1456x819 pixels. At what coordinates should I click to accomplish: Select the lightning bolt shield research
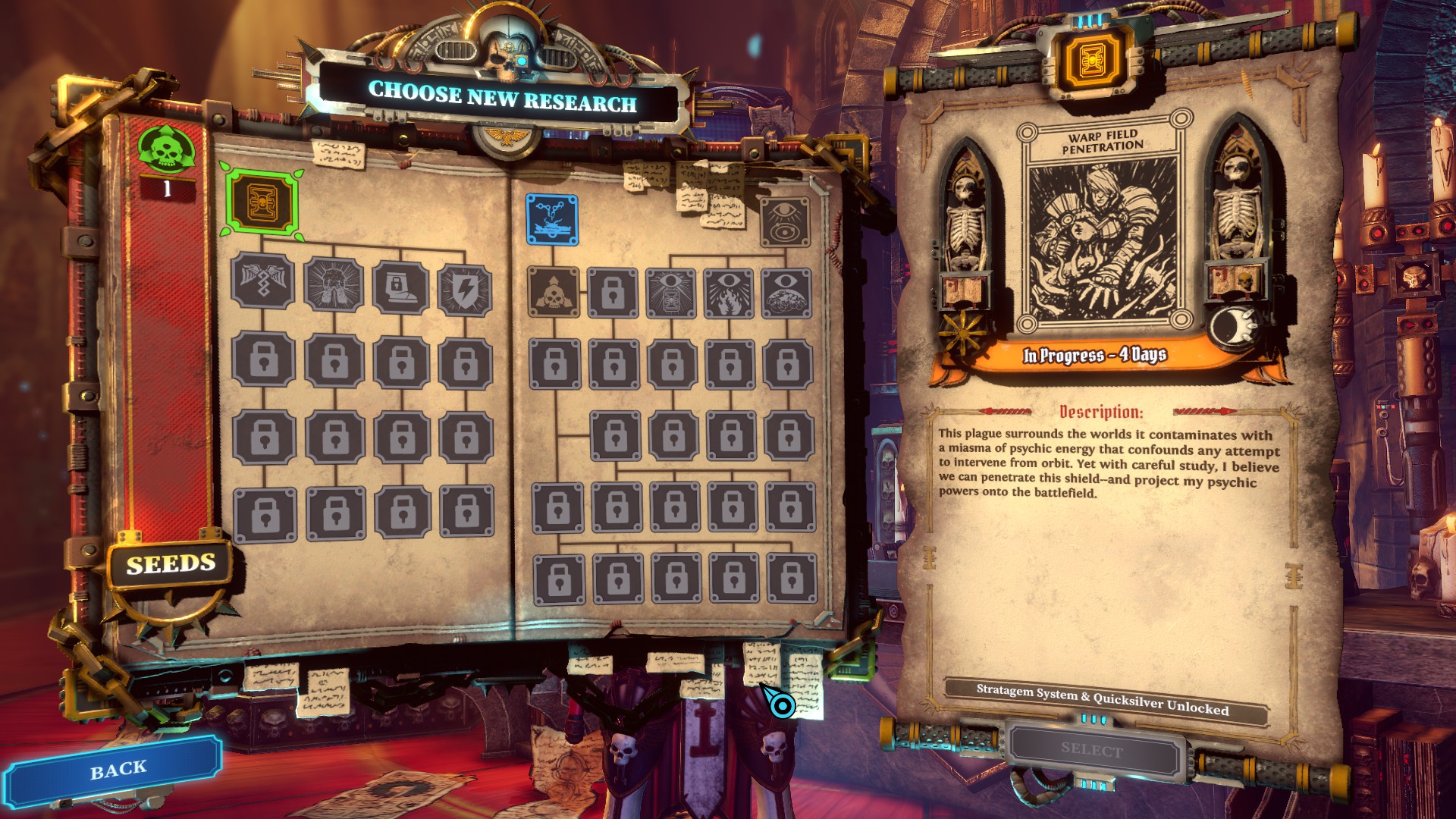point(465,289)
